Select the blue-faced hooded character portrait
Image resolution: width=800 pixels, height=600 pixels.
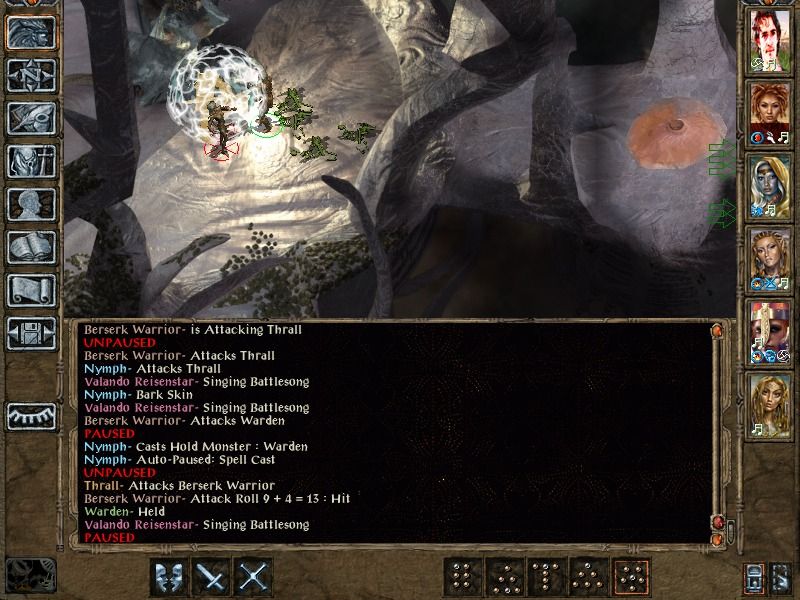coord(770,185)
